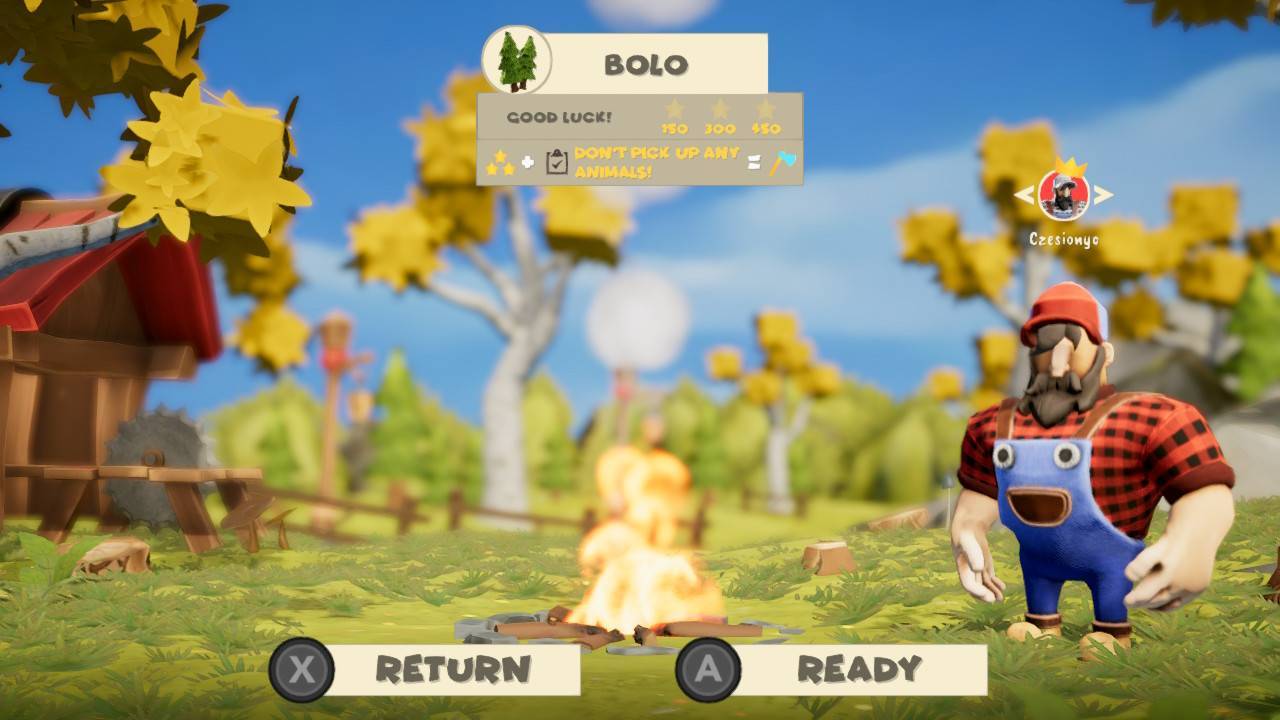Select the Bolo level title banner
The width and height of the screenshot is (1280, 720).
(x=646, y=64)
